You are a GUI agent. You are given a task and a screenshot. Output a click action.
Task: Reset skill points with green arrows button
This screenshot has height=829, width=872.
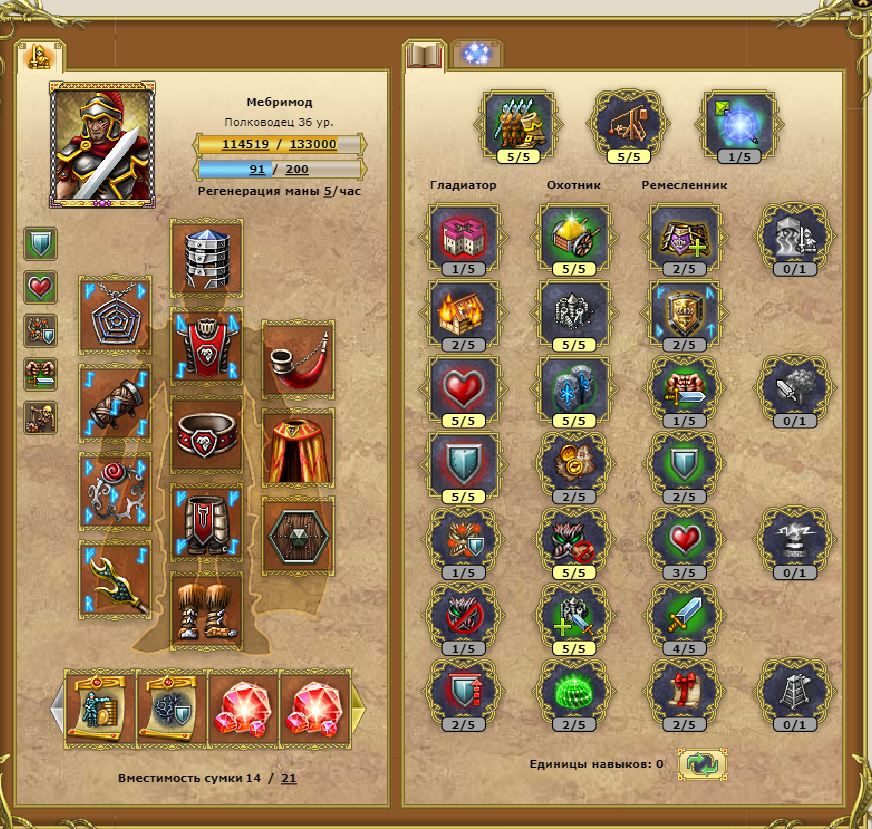(x=702, y=765)
